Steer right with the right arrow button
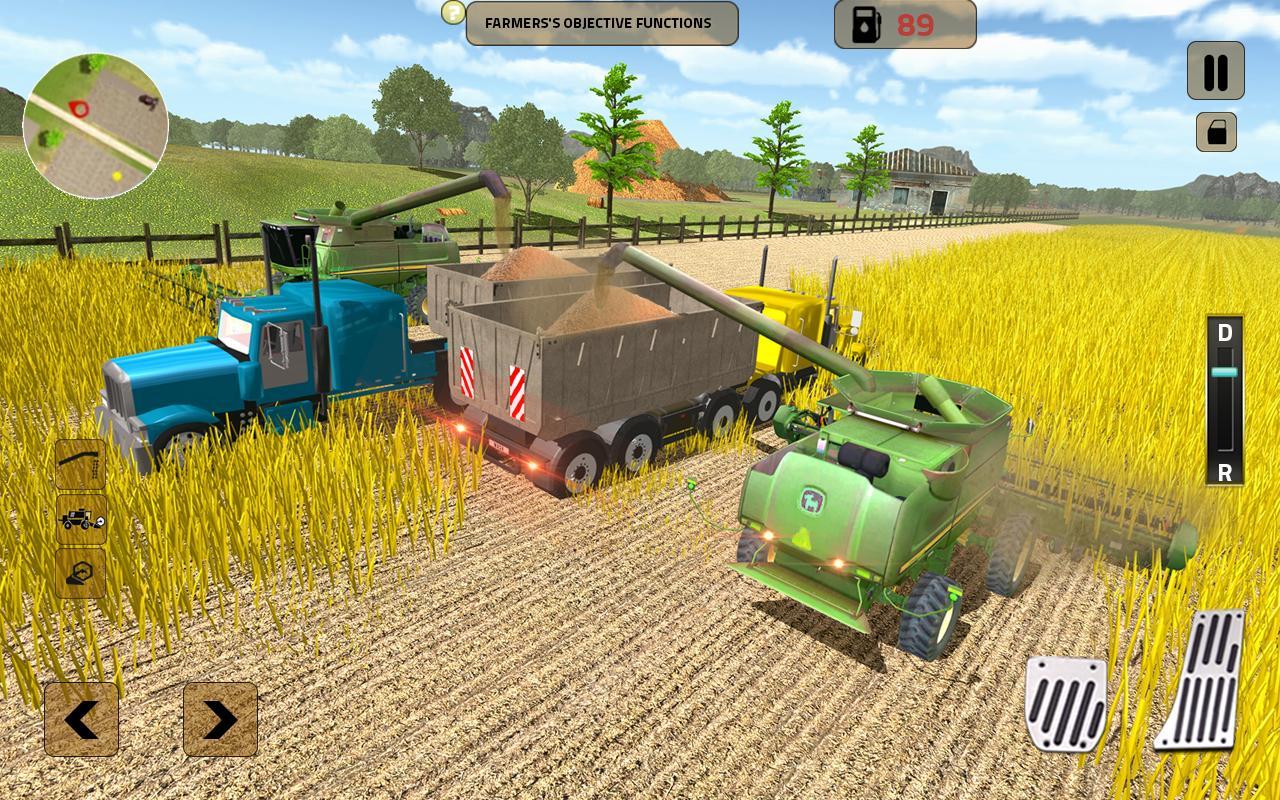This screenshot has height=800, width=1280. pyautogui.click(x=220, y=719)
